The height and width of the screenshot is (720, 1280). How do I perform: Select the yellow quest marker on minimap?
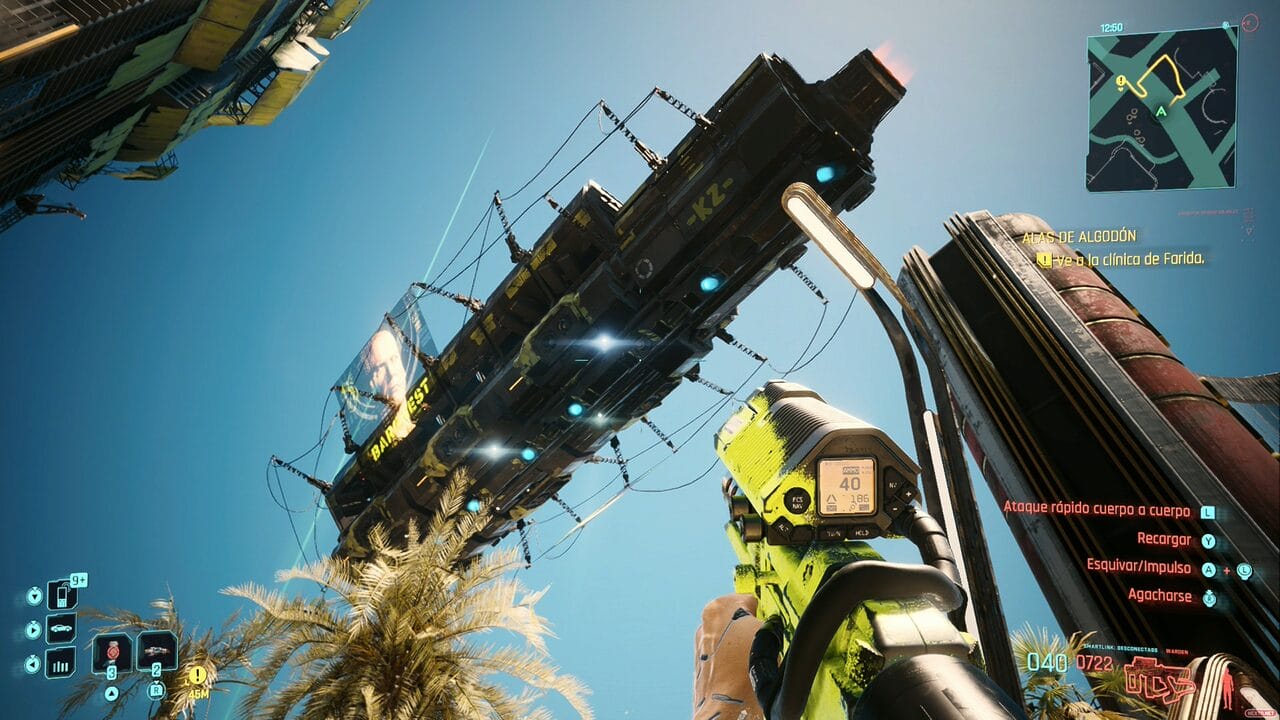(1123, 83)
